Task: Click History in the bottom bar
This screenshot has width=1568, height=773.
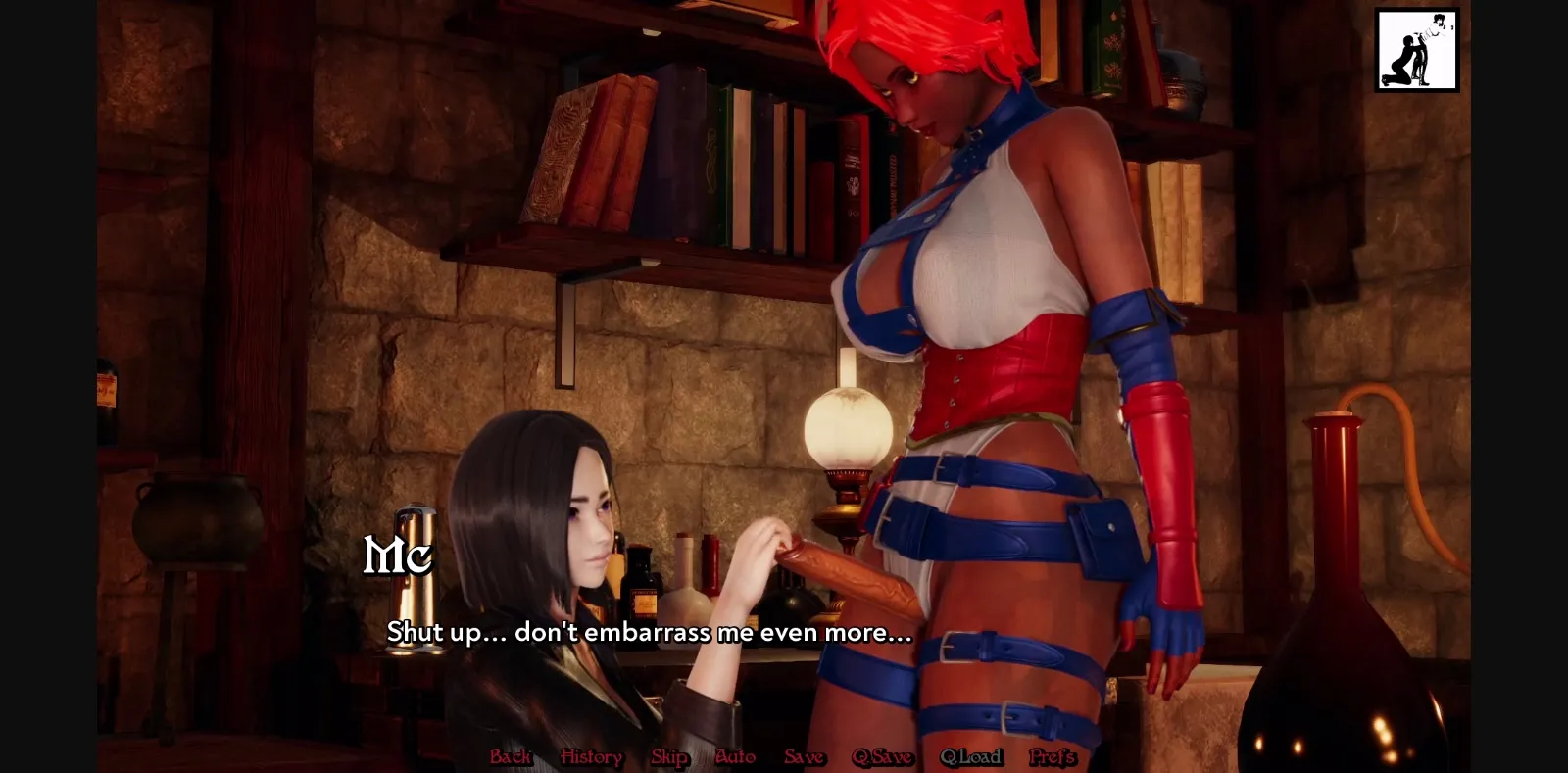Action: 589,756
